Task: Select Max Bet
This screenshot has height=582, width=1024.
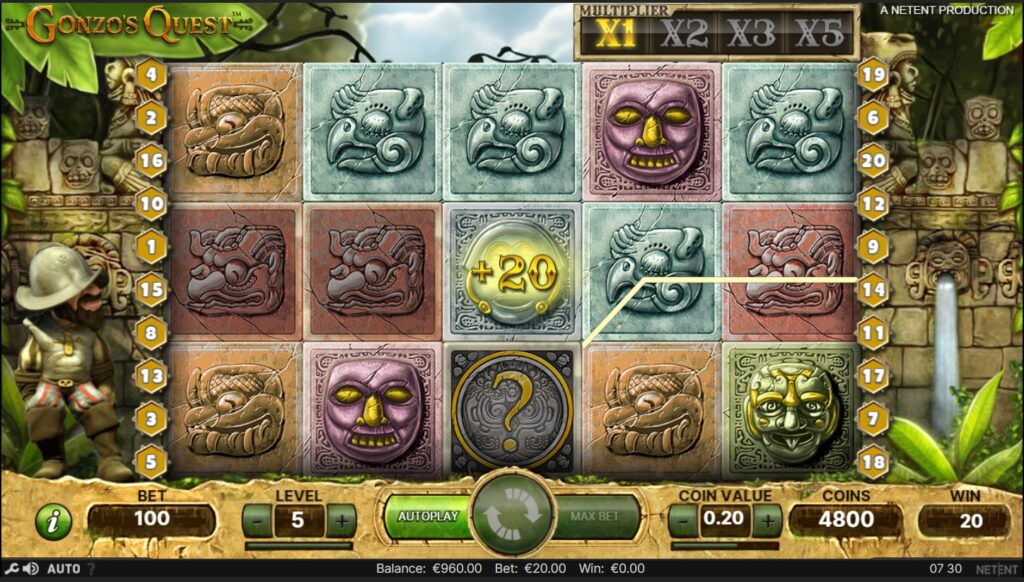Action: pyautogui.click(x=597, y=517)
